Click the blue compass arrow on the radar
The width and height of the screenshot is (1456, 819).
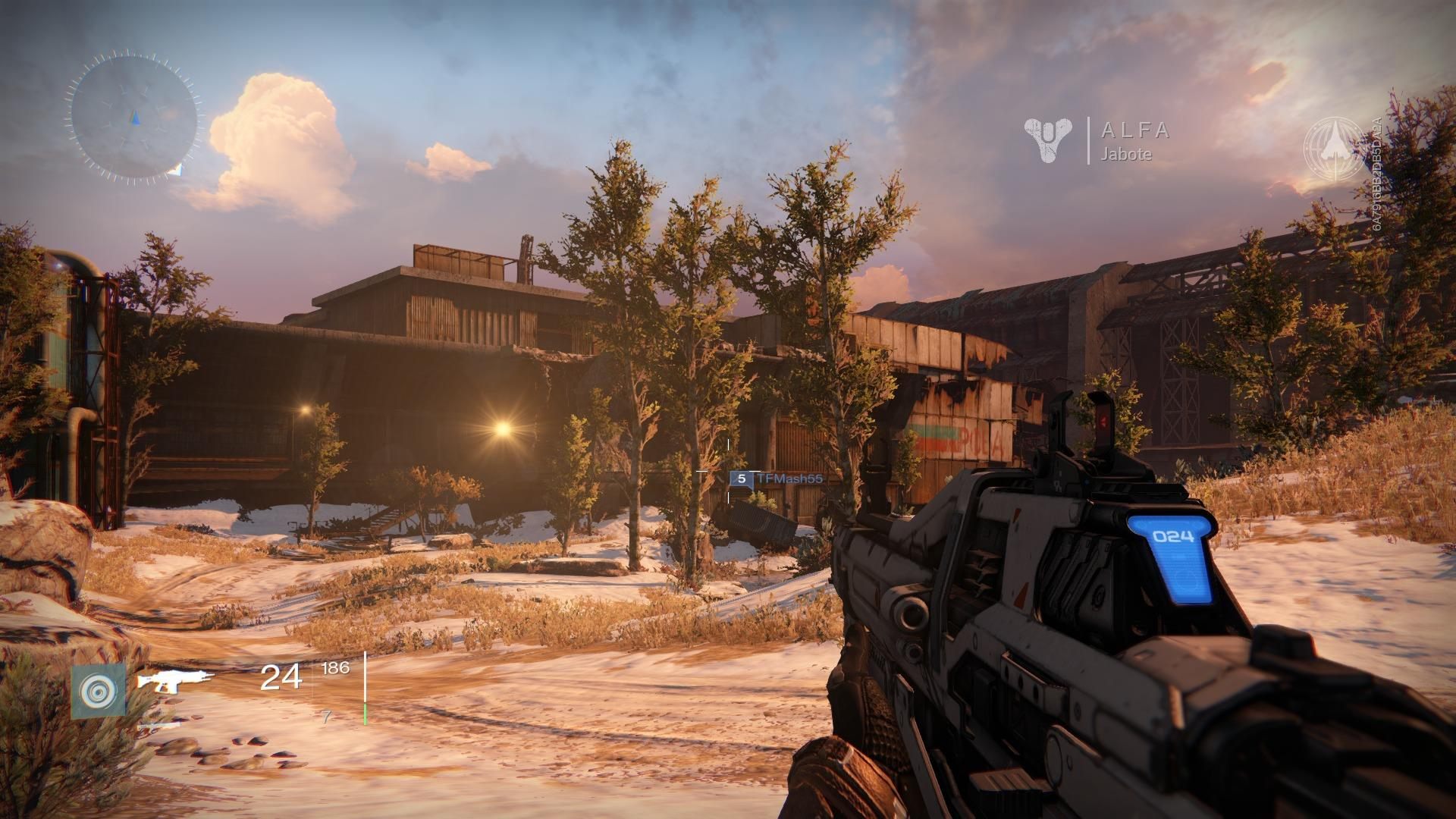tap(136, 118)
